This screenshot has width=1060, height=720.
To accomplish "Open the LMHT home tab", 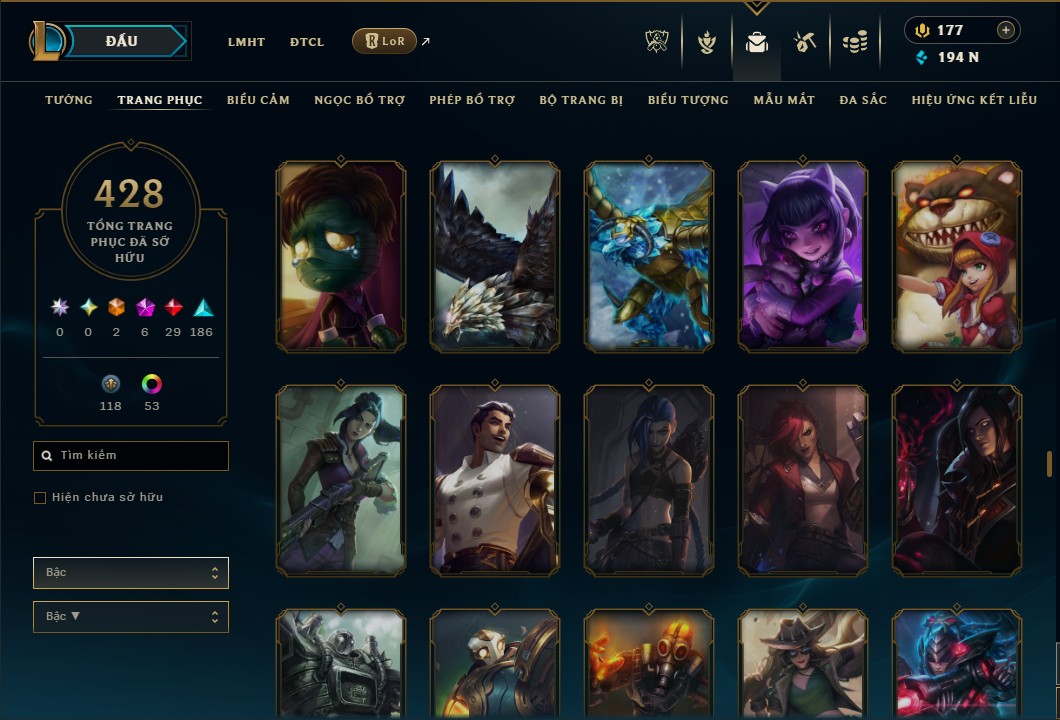I will 246,42.
